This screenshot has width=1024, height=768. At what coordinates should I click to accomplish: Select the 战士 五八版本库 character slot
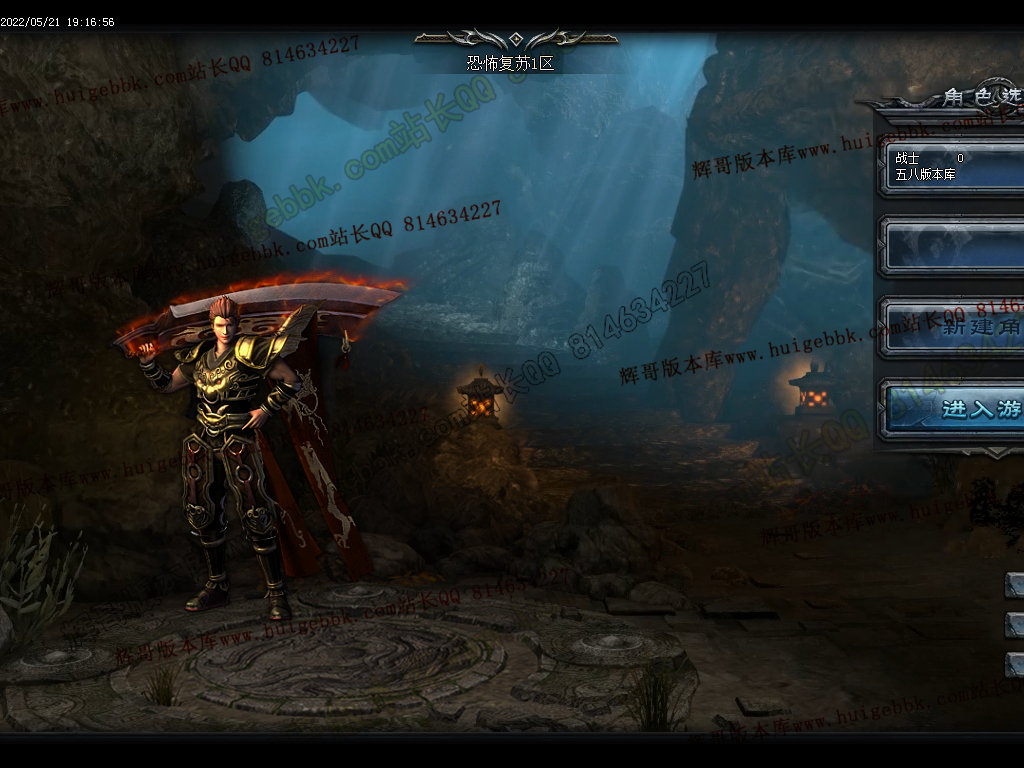pyautogui.click(x=955, y=166)
